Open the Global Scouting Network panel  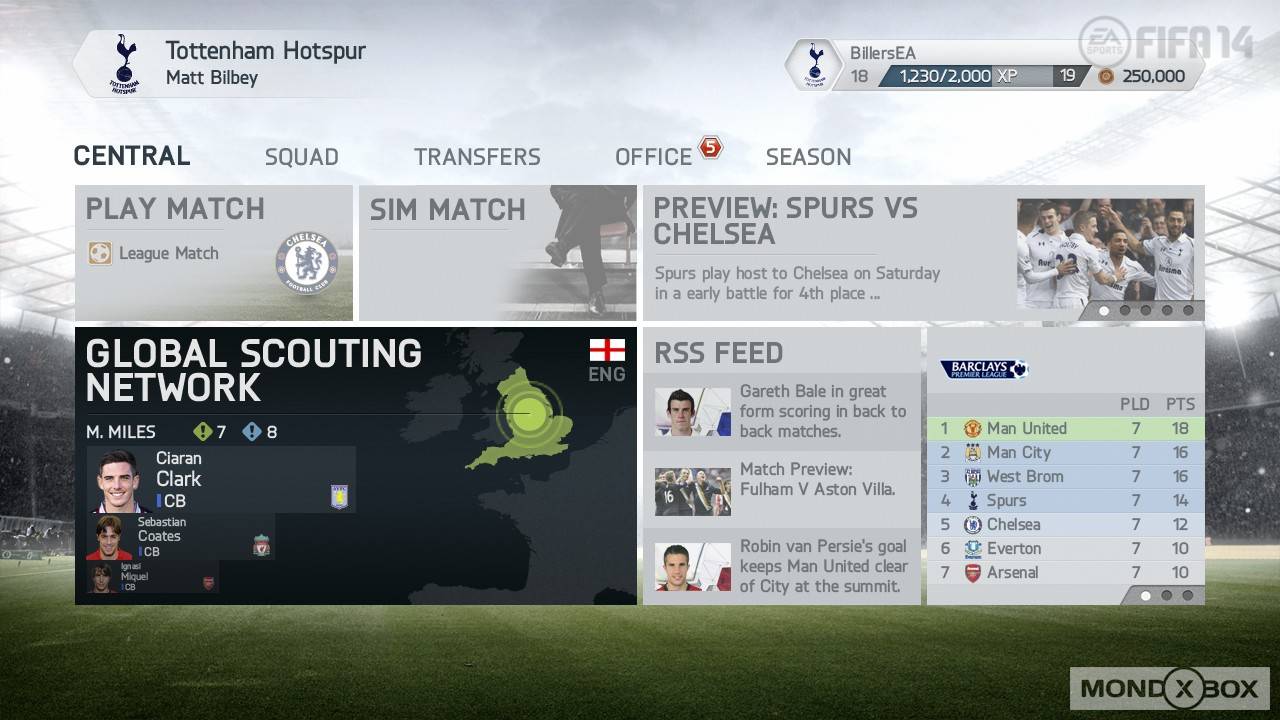tap(355, 372)
